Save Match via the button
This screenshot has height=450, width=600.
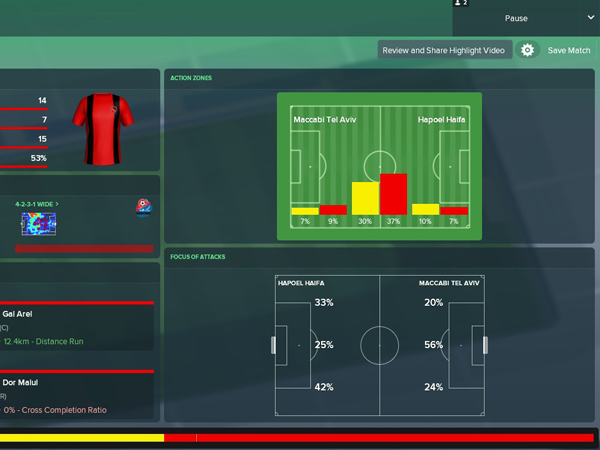569,50
